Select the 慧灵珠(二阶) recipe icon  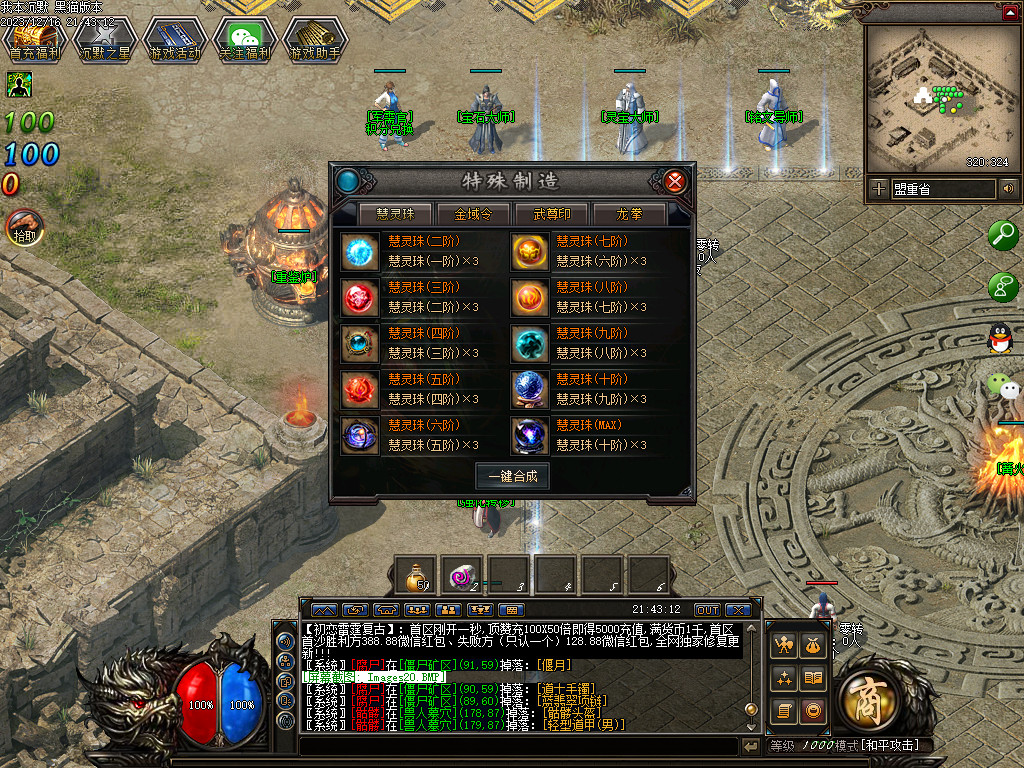pyautogui.click(x=360, y=251)
